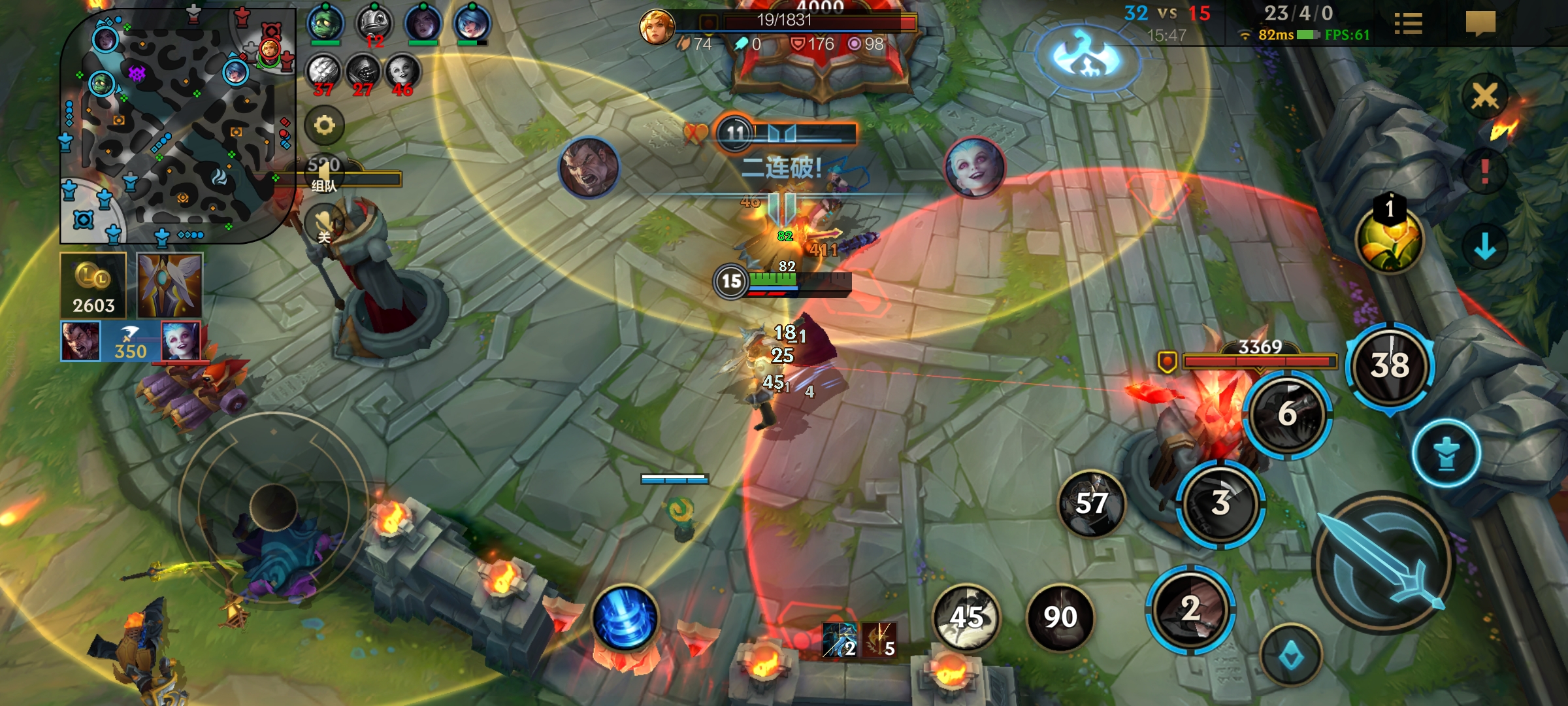
Task: Activate the ability showing 3 cooldown
Action: click(1220, 502)
